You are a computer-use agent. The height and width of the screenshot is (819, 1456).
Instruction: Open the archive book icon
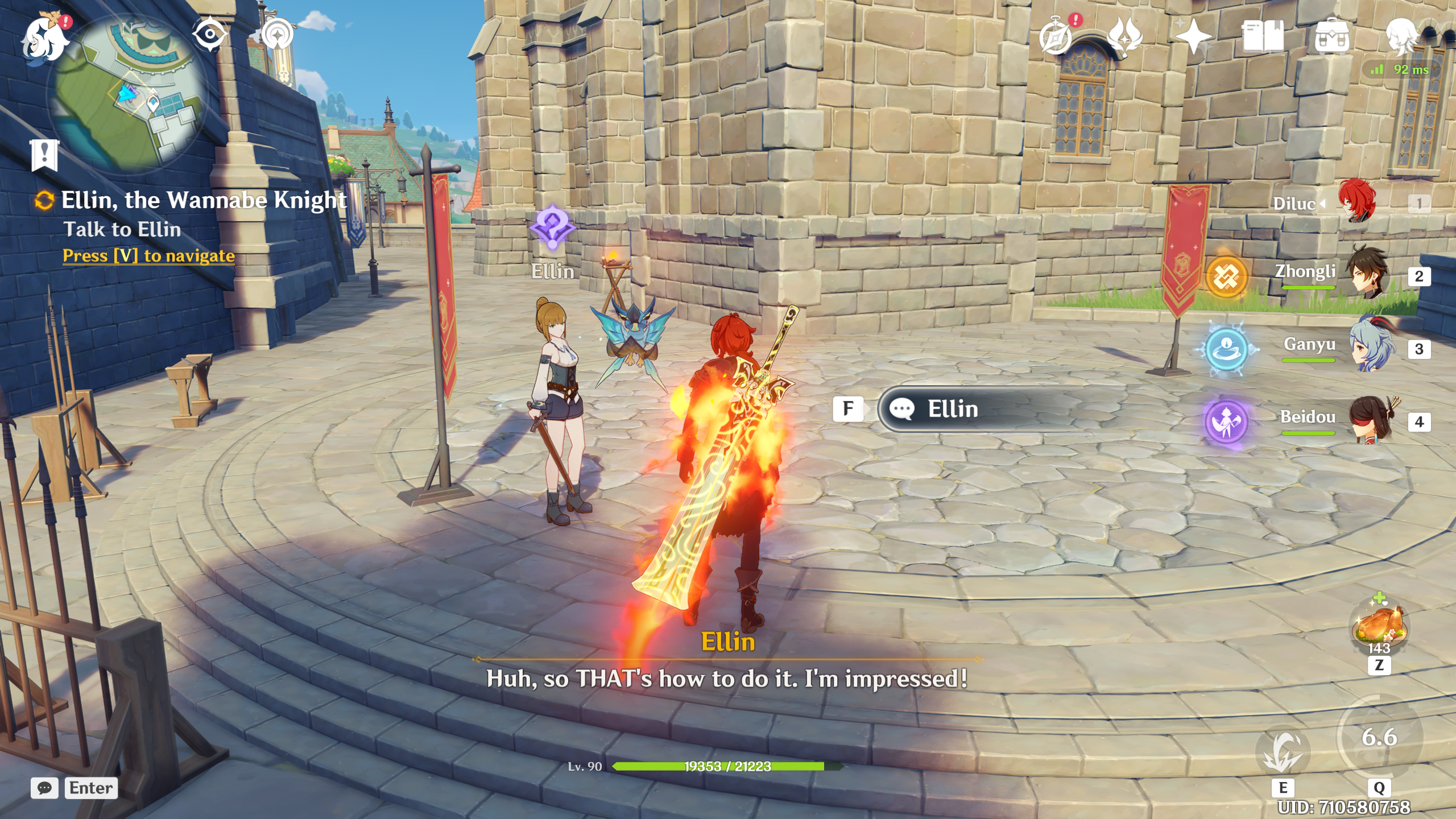click(1263, 36)
